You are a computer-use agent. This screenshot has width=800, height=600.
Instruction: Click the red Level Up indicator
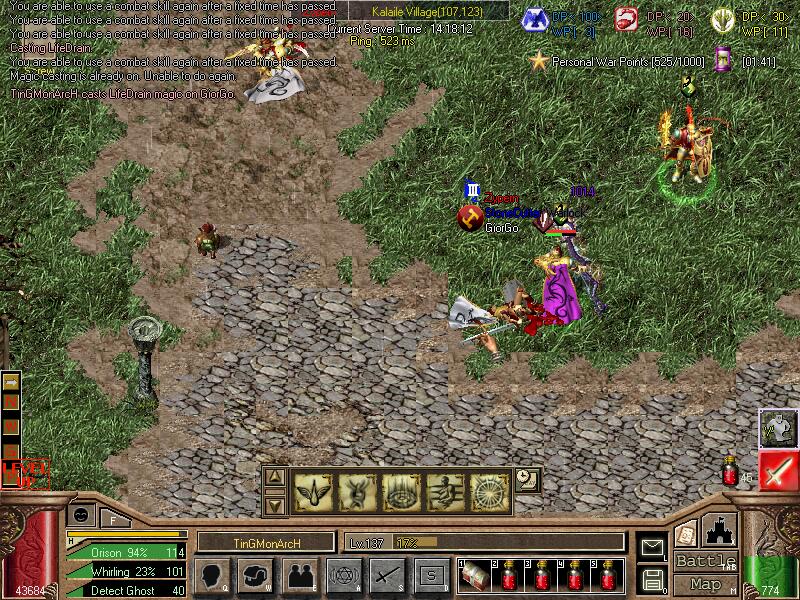(x=24, y=473)
